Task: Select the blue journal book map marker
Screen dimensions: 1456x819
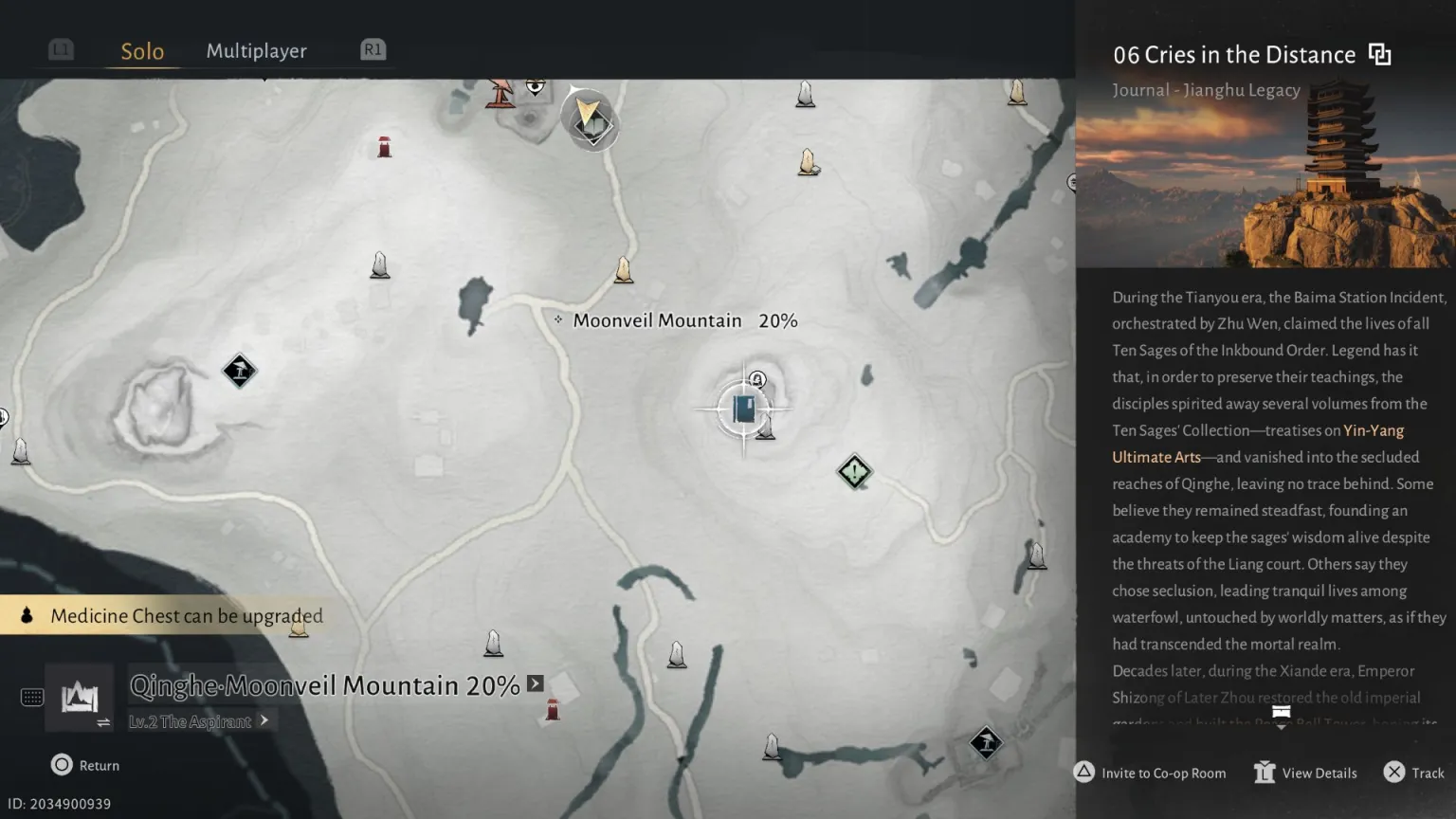Action: point(744,409)
